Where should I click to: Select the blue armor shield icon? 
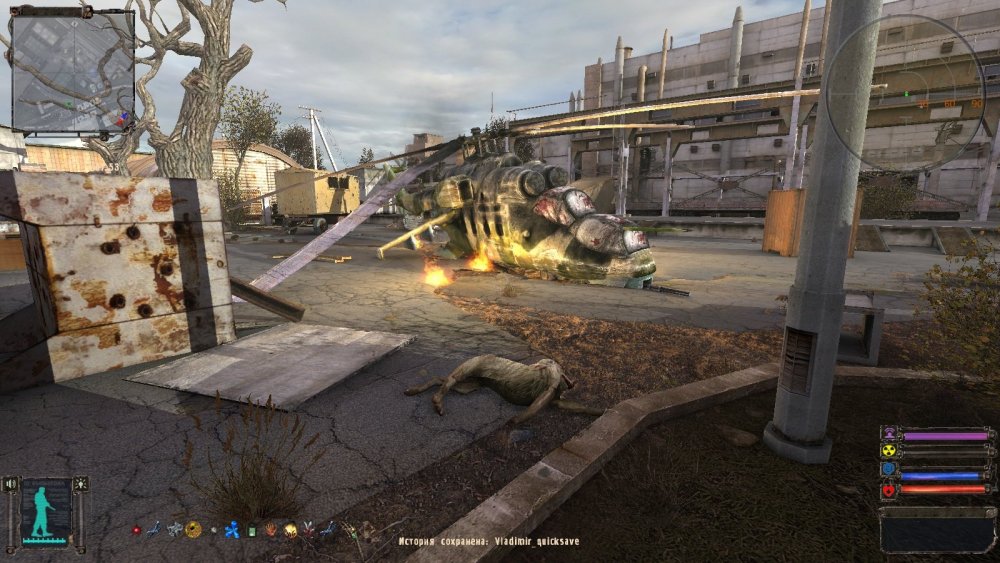pos(888,472)
